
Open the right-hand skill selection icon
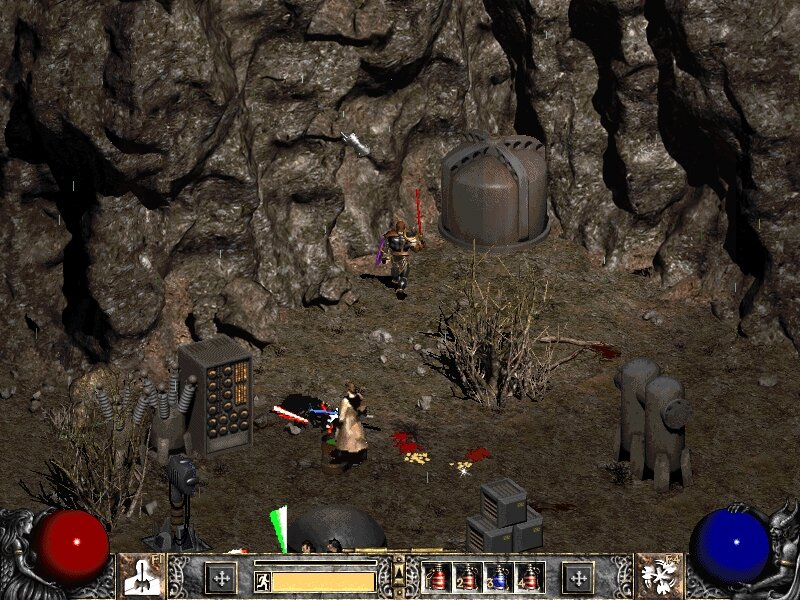coord(659,577)
